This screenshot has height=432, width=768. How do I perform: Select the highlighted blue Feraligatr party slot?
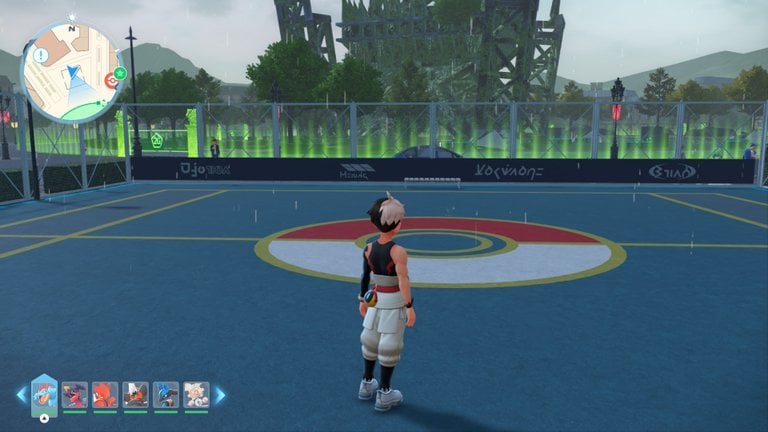44,394
